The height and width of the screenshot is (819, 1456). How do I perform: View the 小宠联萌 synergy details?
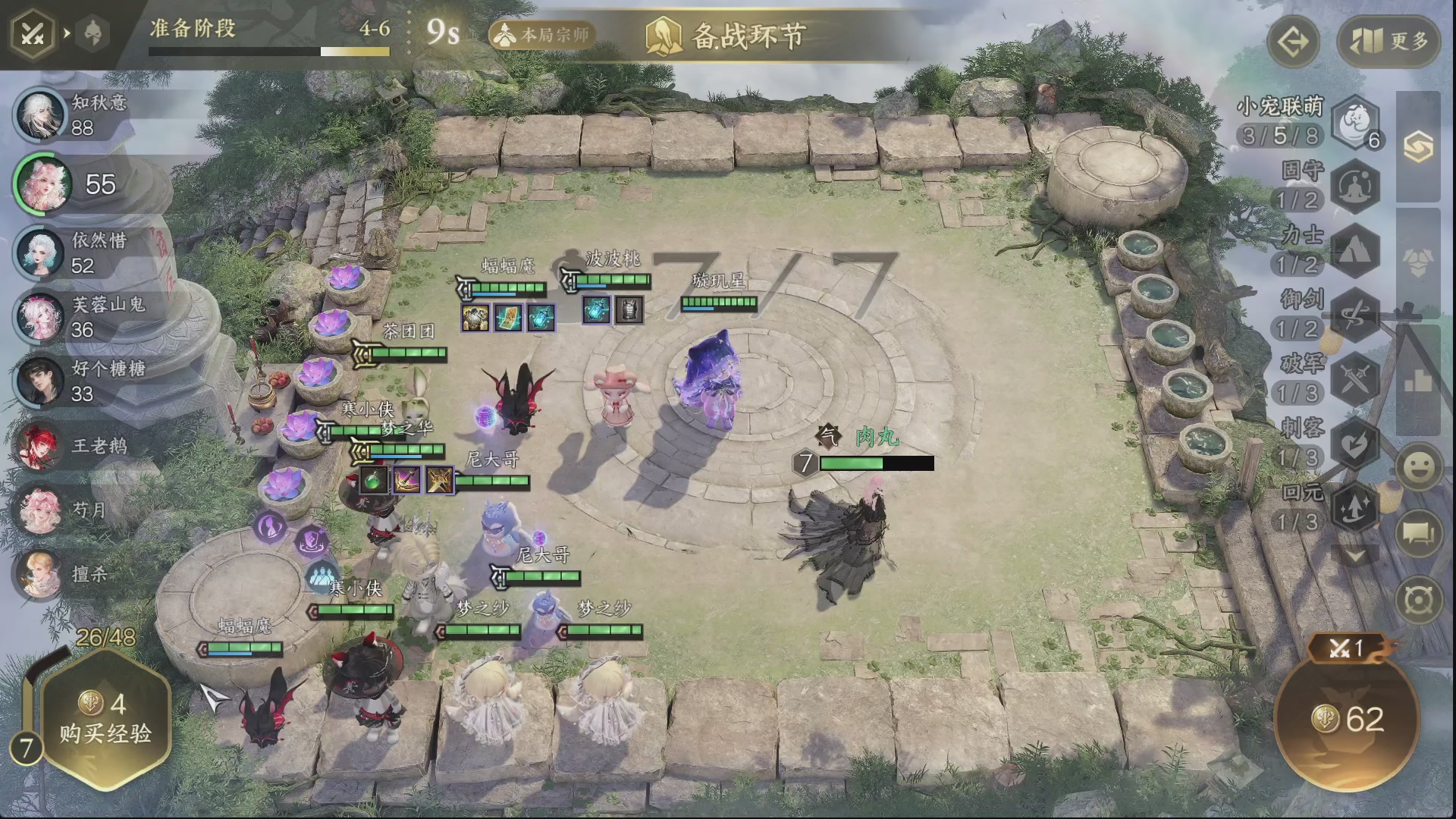[1356, 121]
